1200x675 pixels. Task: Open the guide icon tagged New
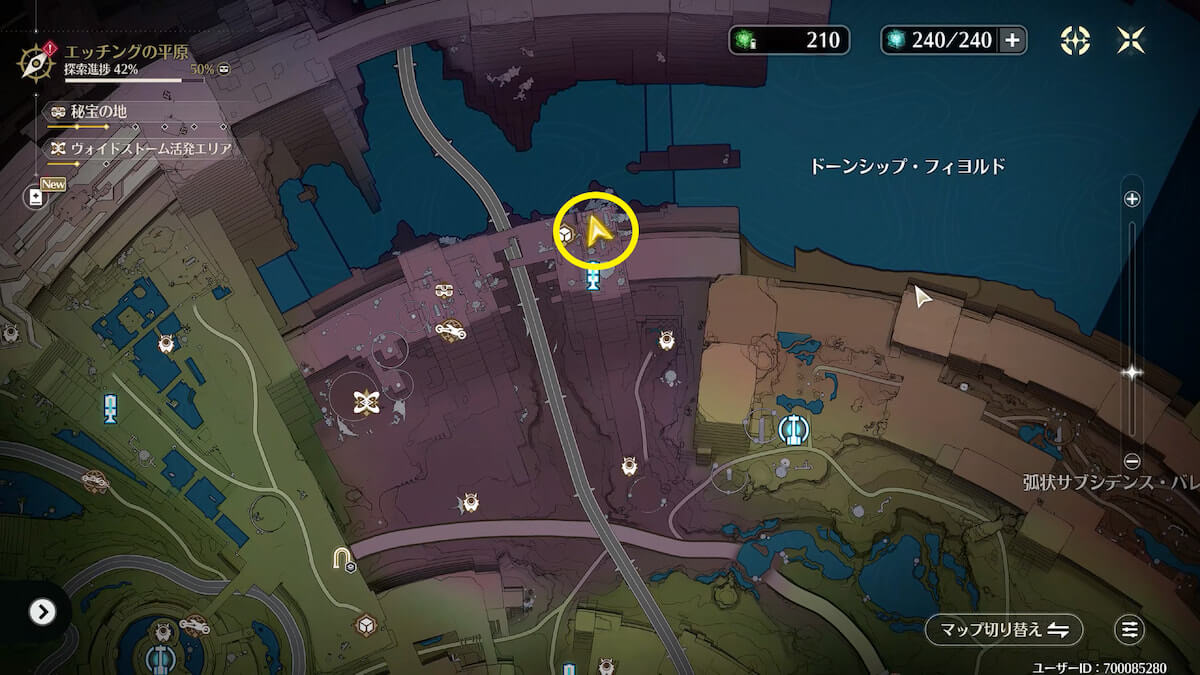pos(37,197)
